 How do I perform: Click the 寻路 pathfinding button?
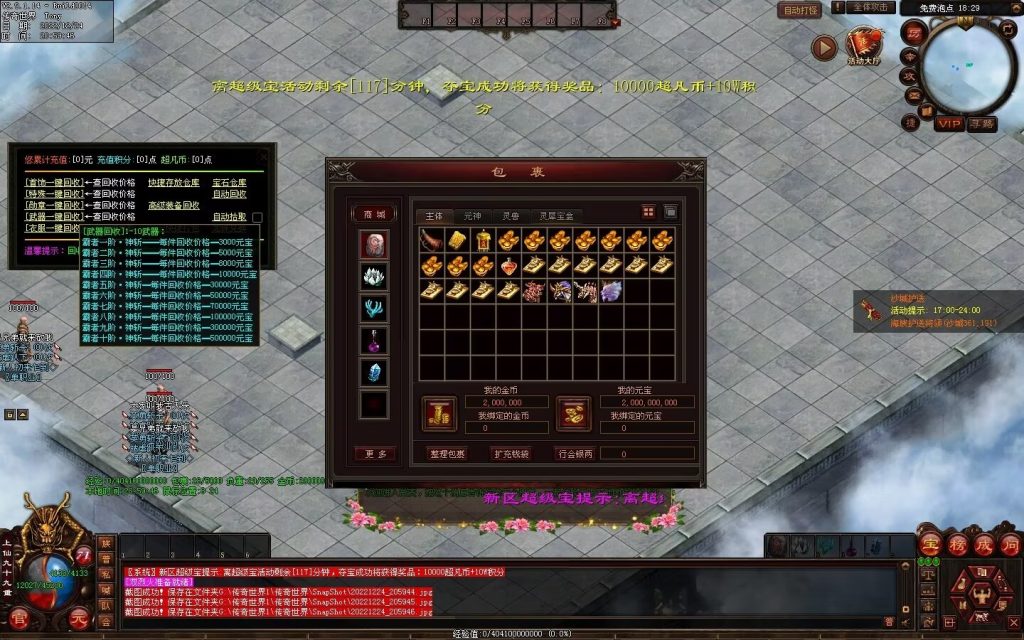pyautogui.click(x=983, y=123)
